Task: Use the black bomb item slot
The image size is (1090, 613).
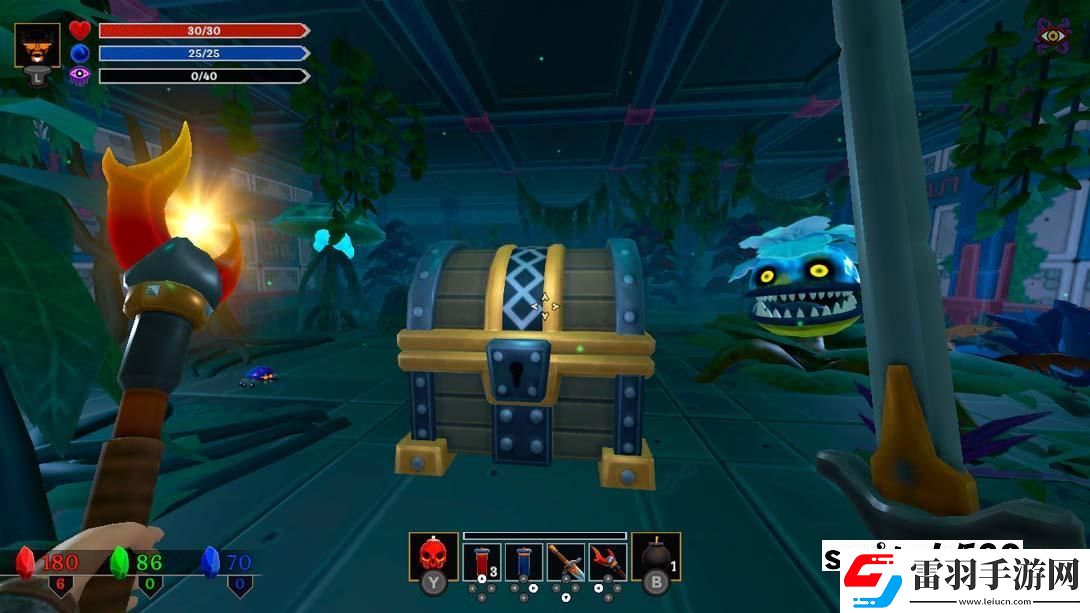Action: click(x=656, y=555)
